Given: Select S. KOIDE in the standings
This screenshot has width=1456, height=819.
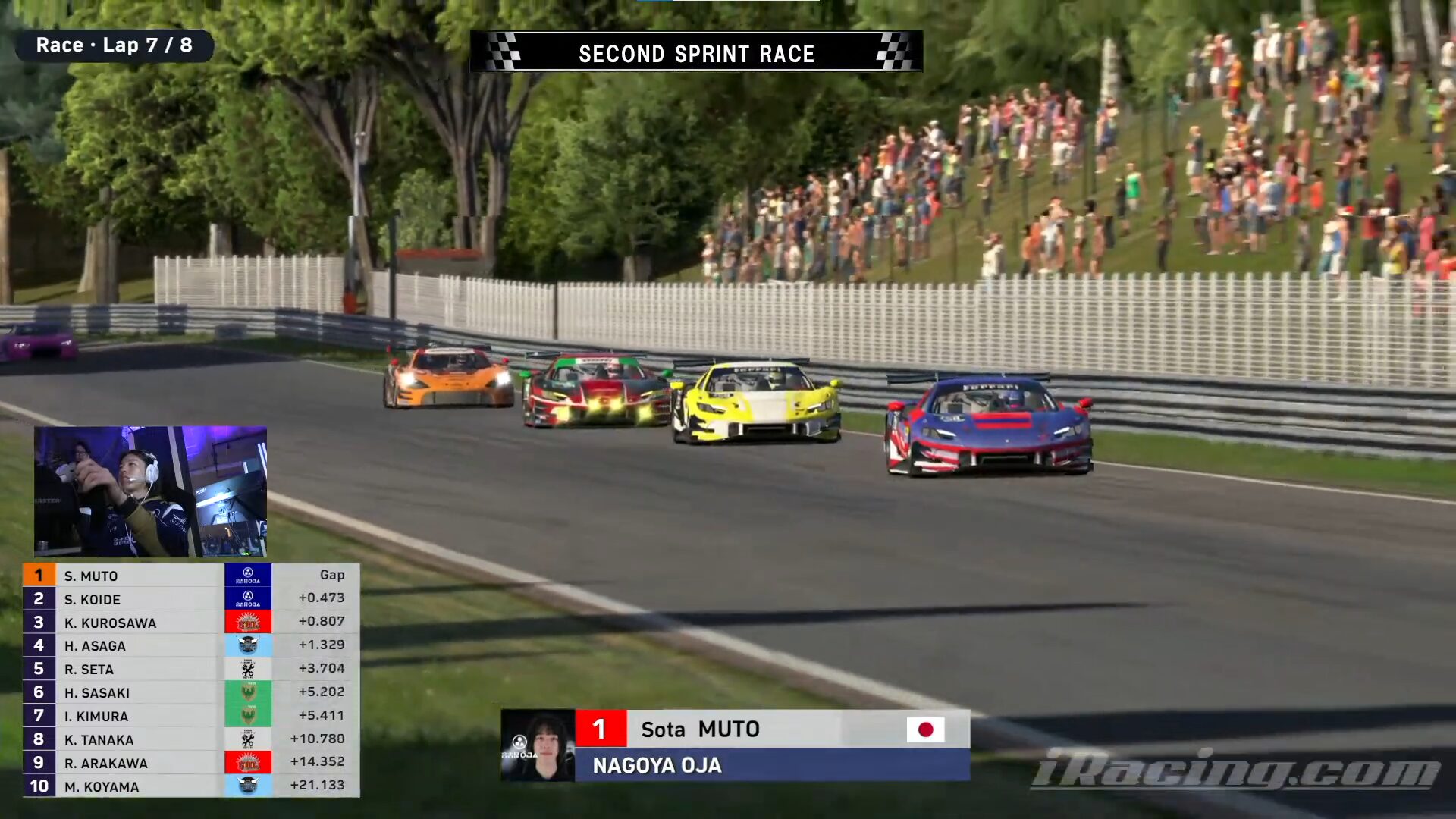Looking at the screenshot, I should pyautogui.click(x=190, y=599).
